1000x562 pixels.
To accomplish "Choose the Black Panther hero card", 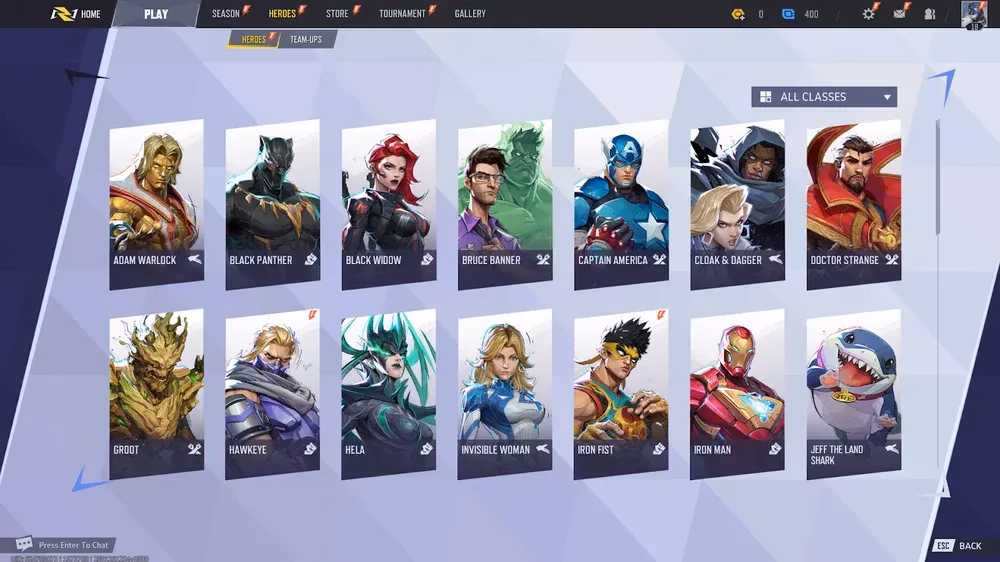I will tap(272, 203).
